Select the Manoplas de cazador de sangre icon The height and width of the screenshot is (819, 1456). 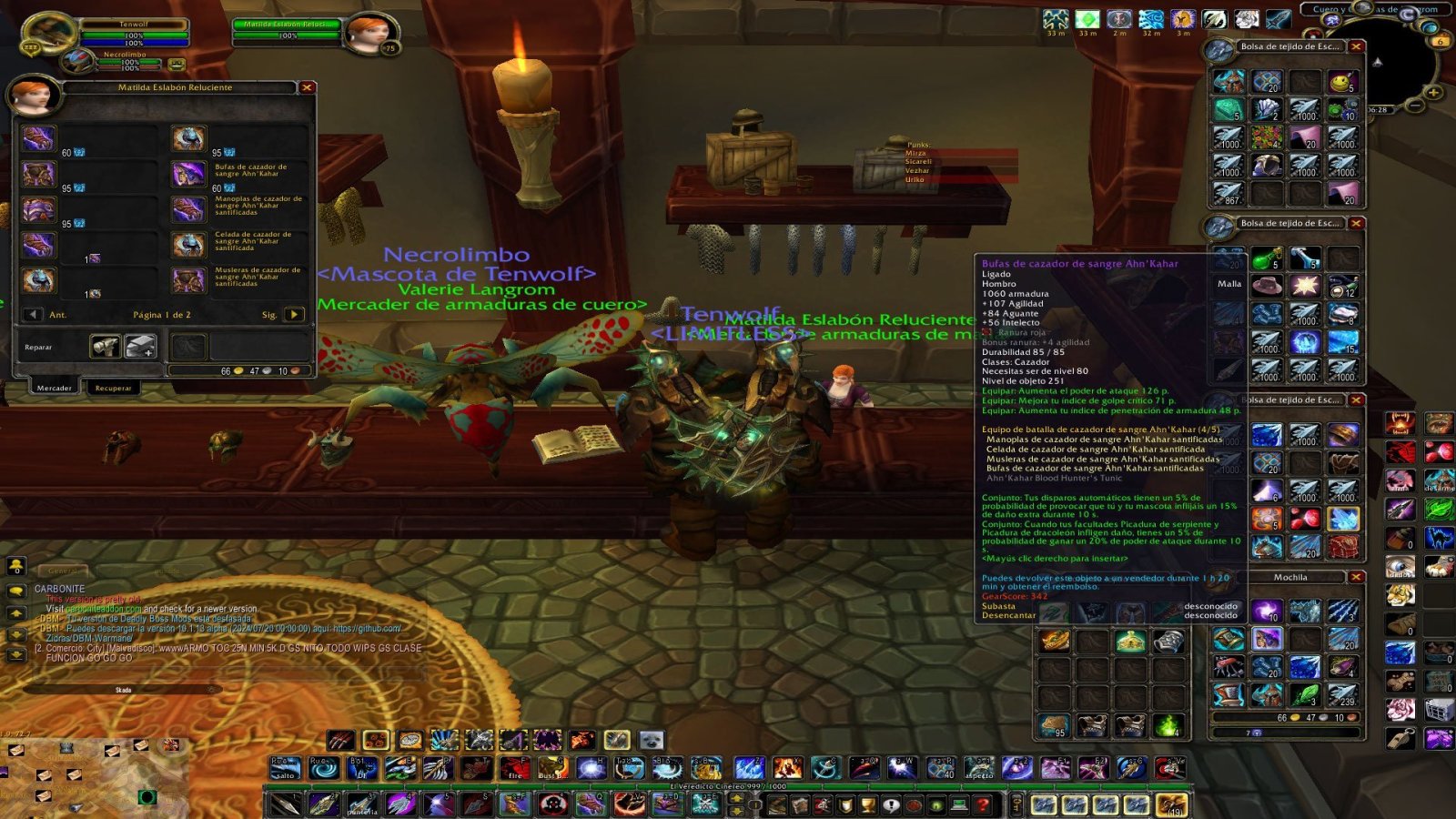tap(188, 209)
